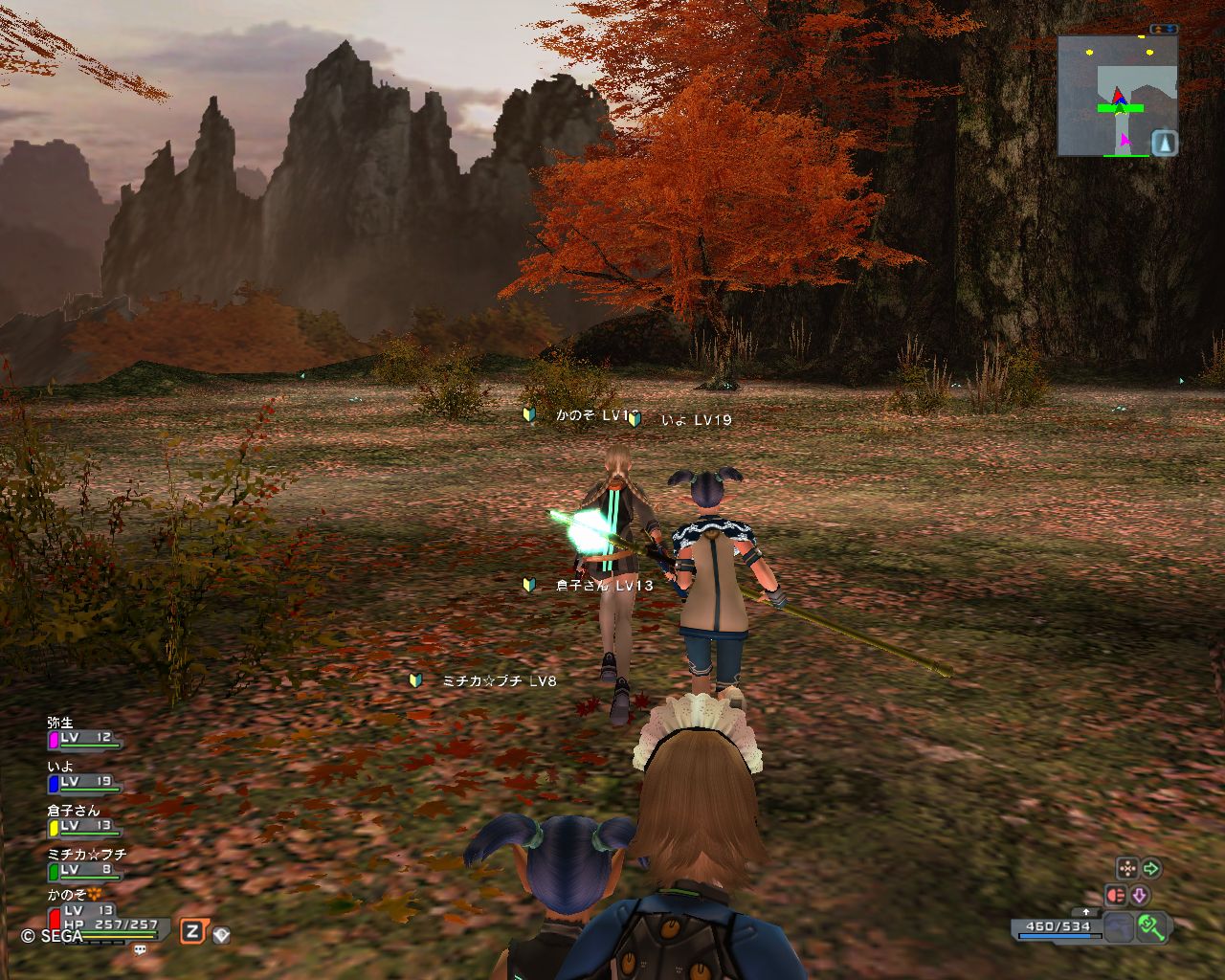1225x980 pixels.
Task: Select the green wand weapon slot
Action: (x=1151, y=926)
